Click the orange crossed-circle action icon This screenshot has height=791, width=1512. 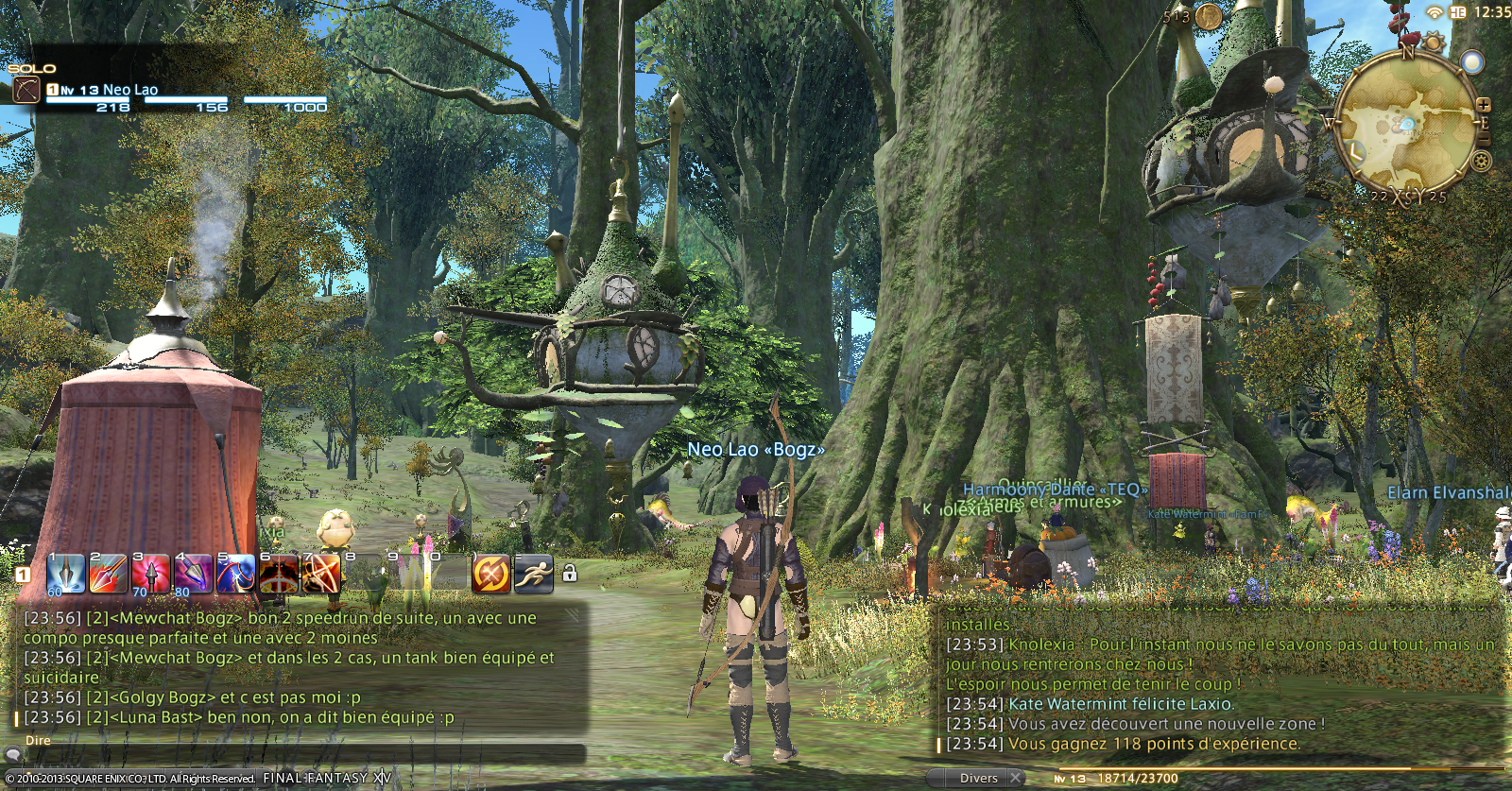pyautogui.click(x=490, y=574)
